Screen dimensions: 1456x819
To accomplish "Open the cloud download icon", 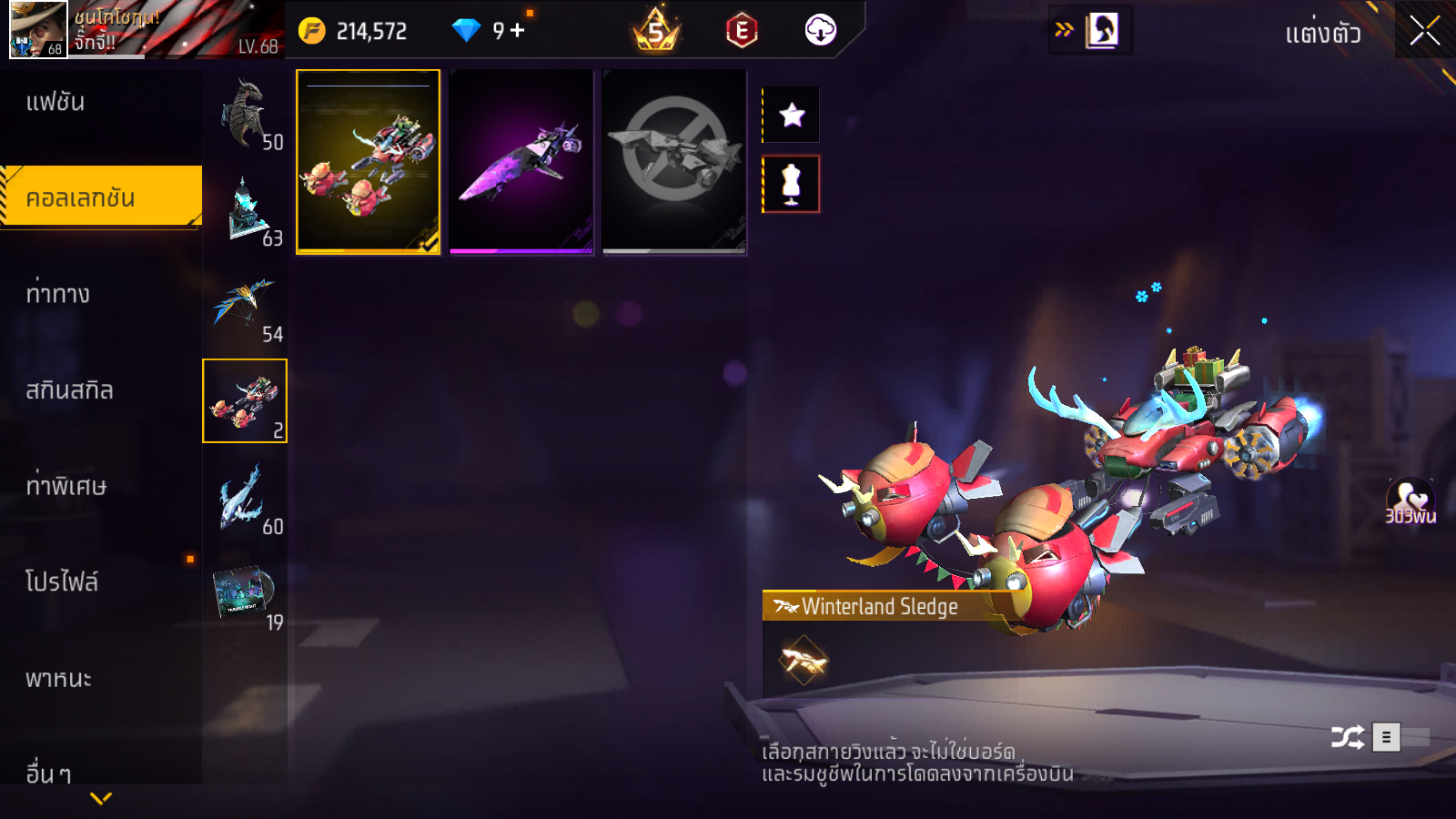I will (820, 31).
